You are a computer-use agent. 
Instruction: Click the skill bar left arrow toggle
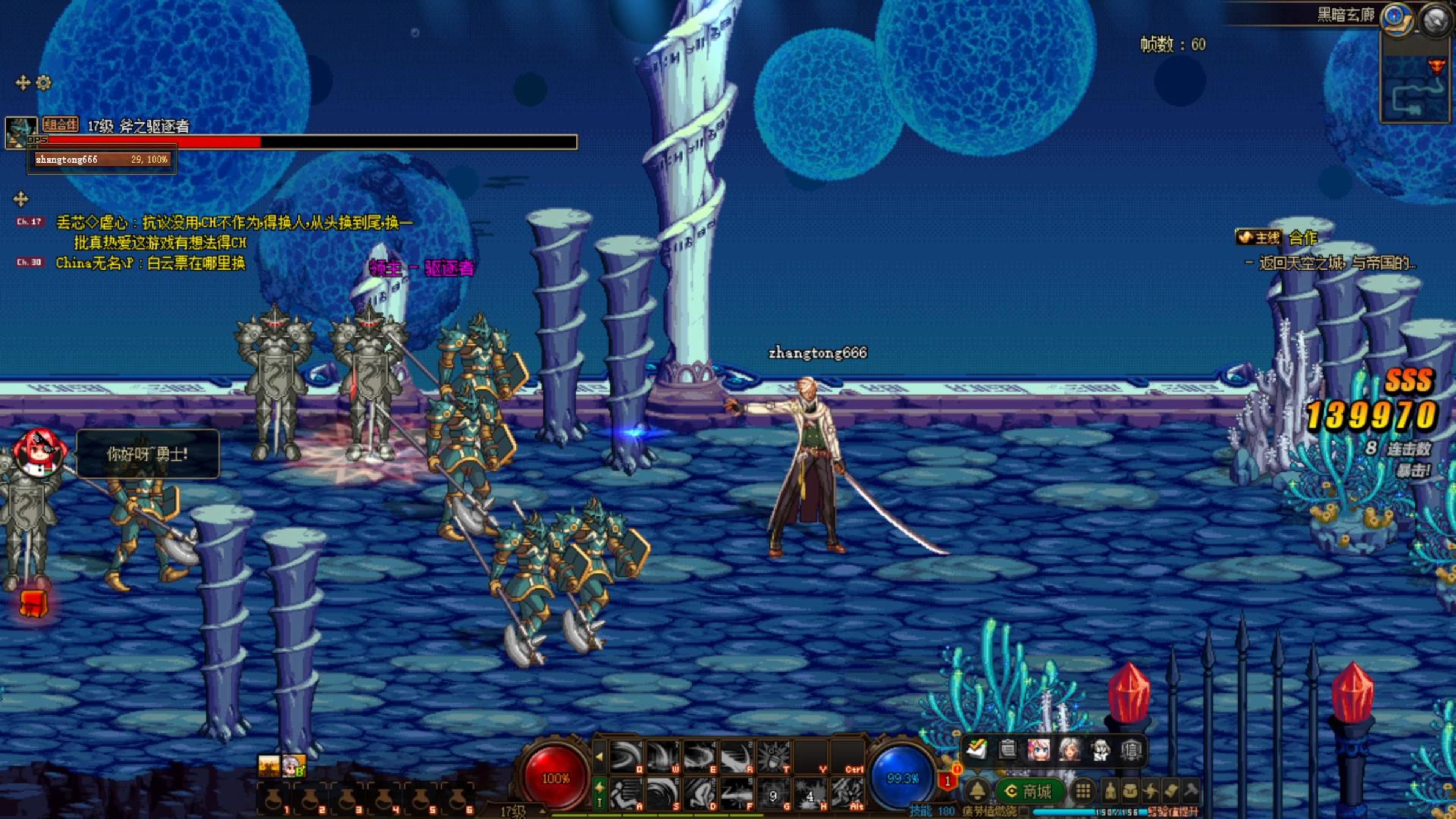(x=600, y=756)
